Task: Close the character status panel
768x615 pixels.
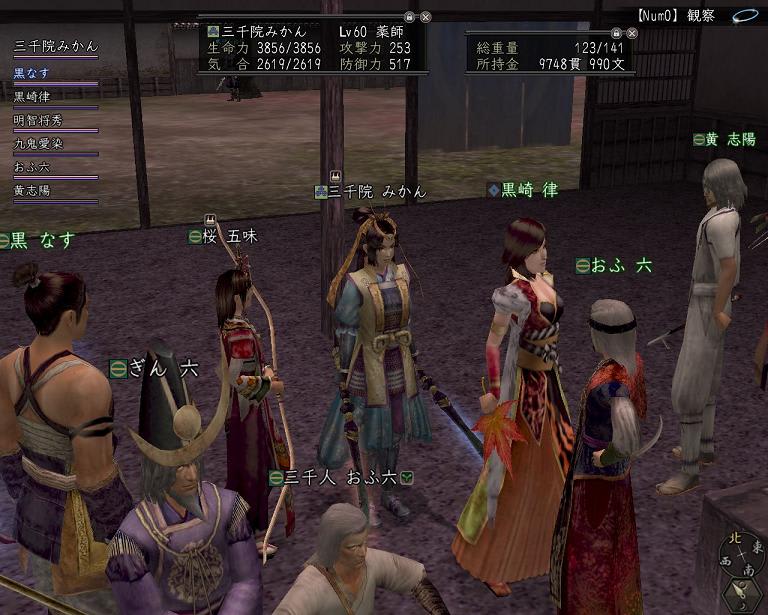Action: [x=425, y=17]
